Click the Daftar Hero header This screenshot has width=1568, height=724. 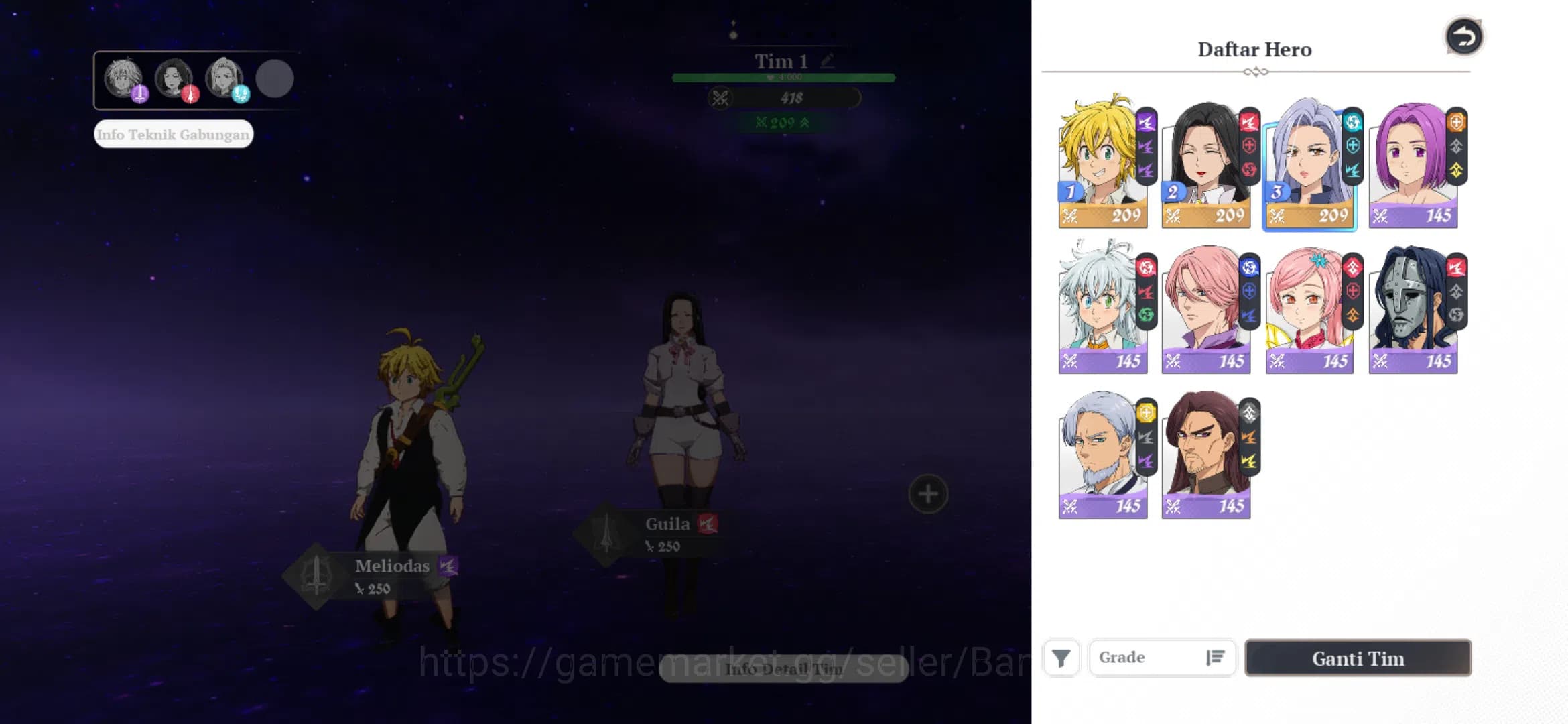point(1254,48)
